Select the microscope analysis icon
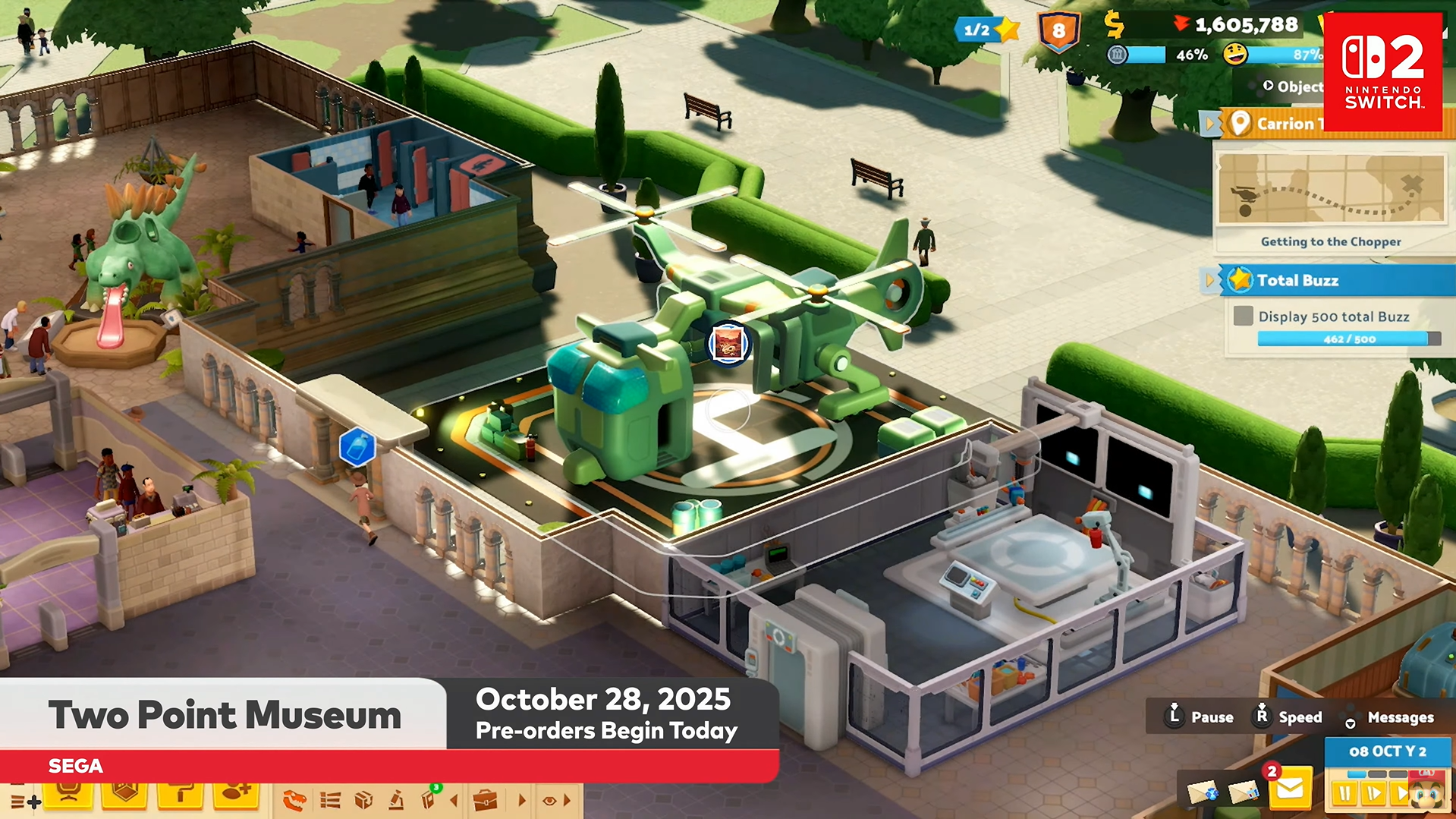This screenshot has width=1456, height=819. 397,801
